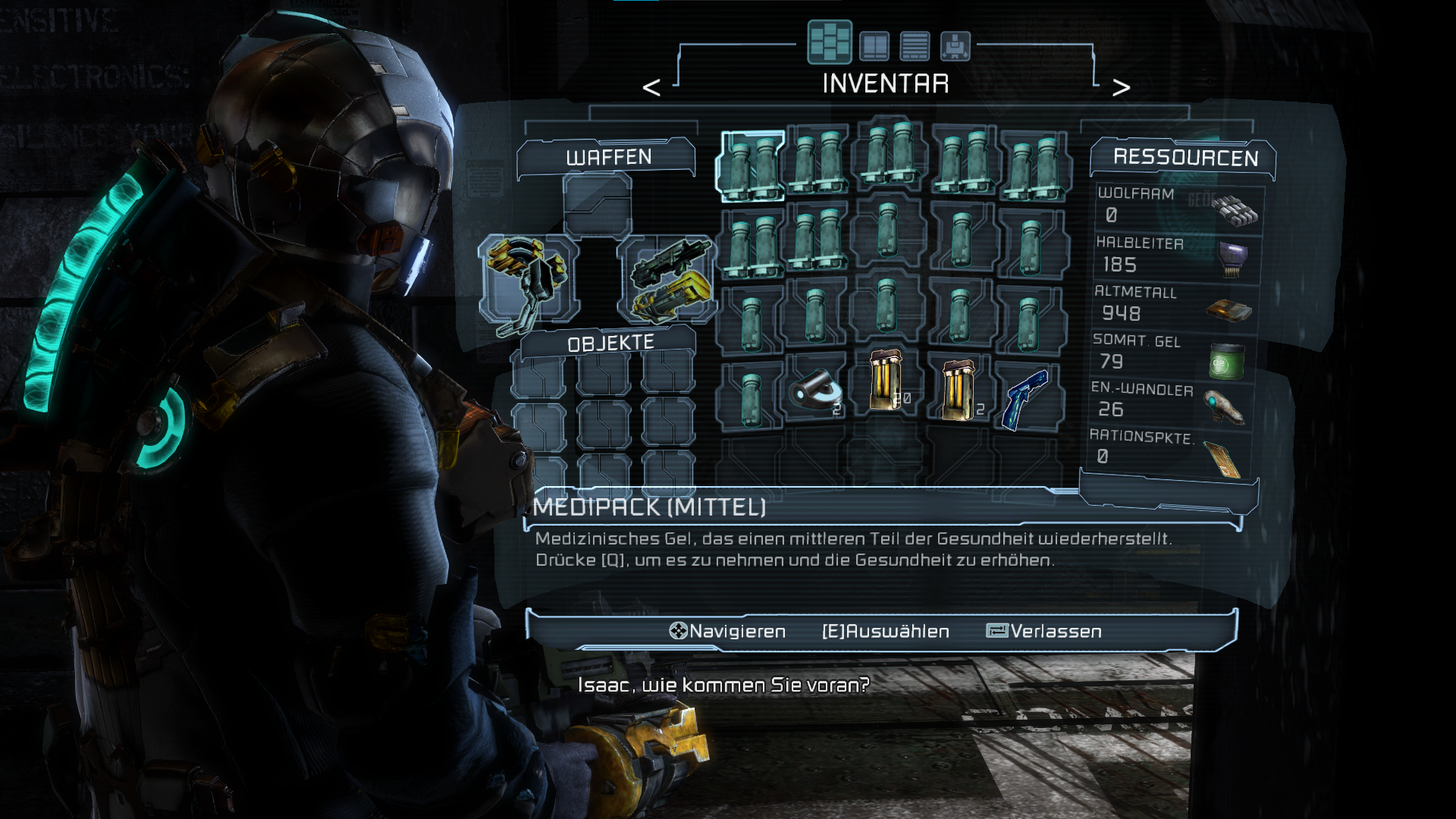Go to the previous menu page arrow
This screenshot has height=819, width=1456.
click(651, 87)
